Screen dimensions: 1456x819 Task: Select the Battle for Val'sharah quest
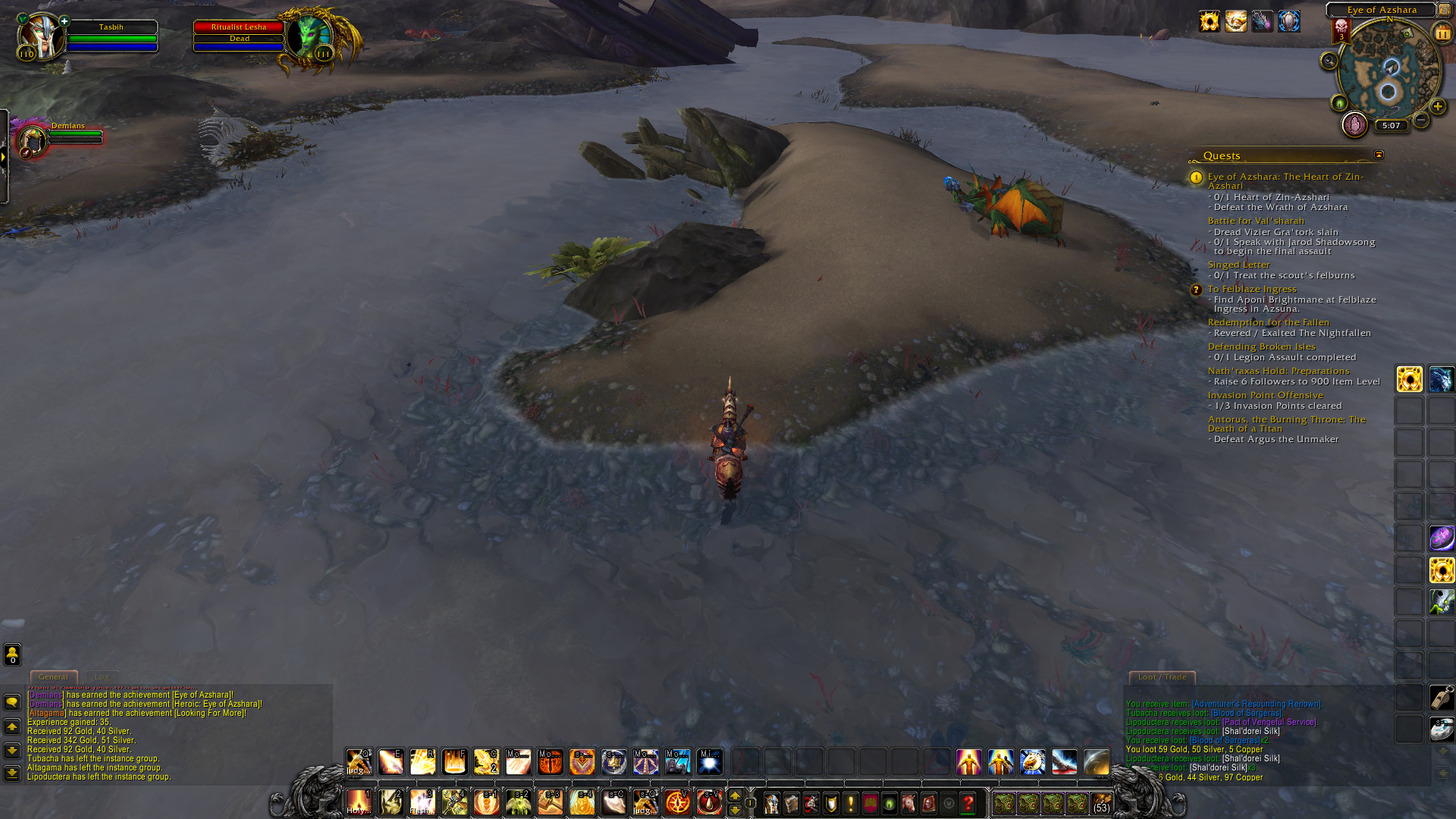coord(1256,221)
